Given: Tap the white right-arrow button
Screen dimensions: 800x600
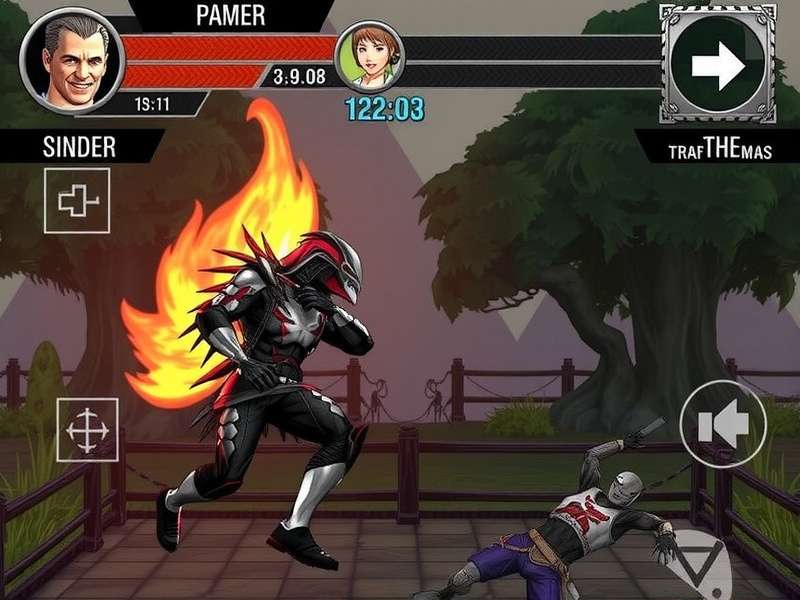Looking at the screenshot, I should pyautogui.click(x=718, y=65).
